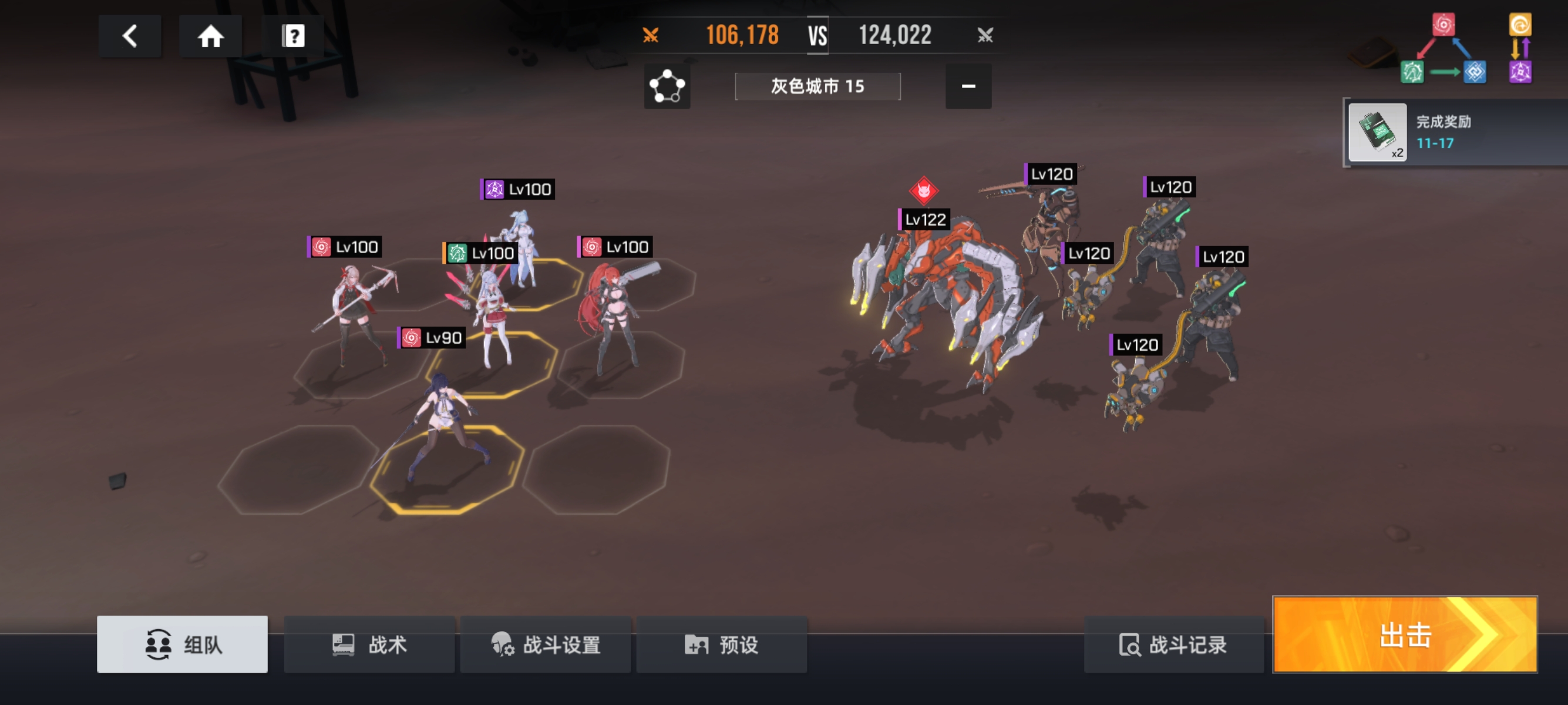Open the 战术 tactics tab

coord(369,643)
